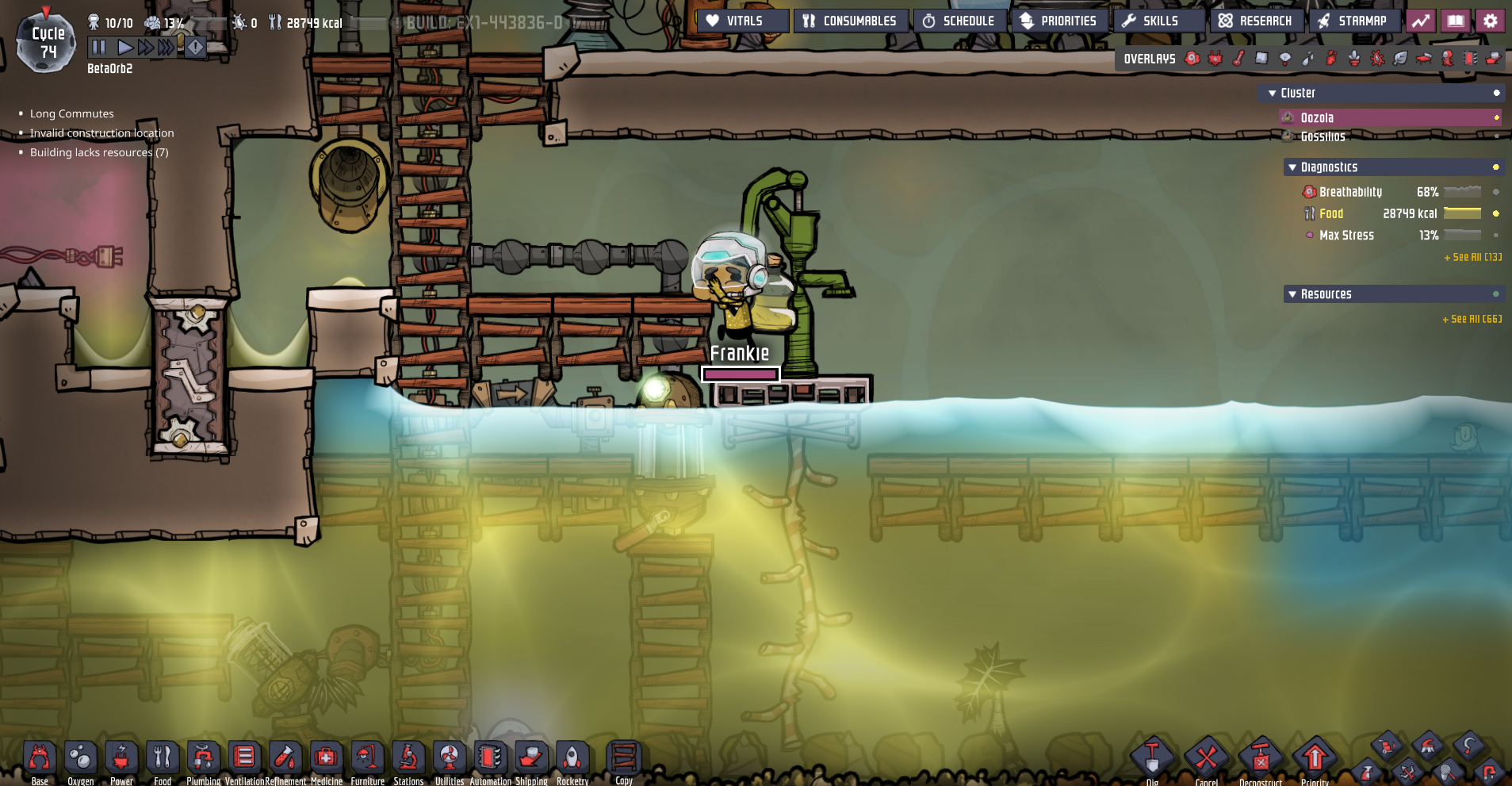Toggle the Power overlay

click(1215, 58)
